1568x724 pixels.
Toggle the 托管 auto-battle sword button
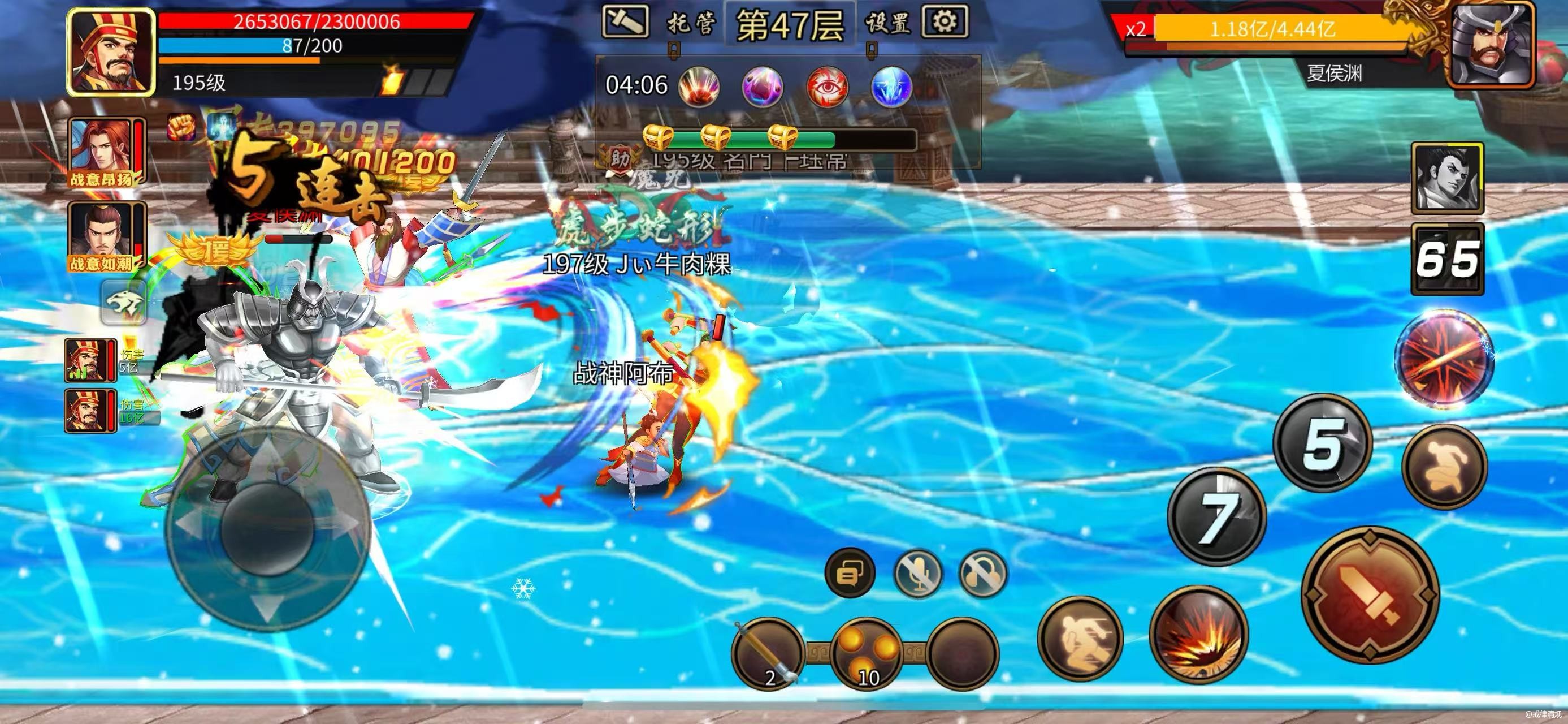pos(625,22)
